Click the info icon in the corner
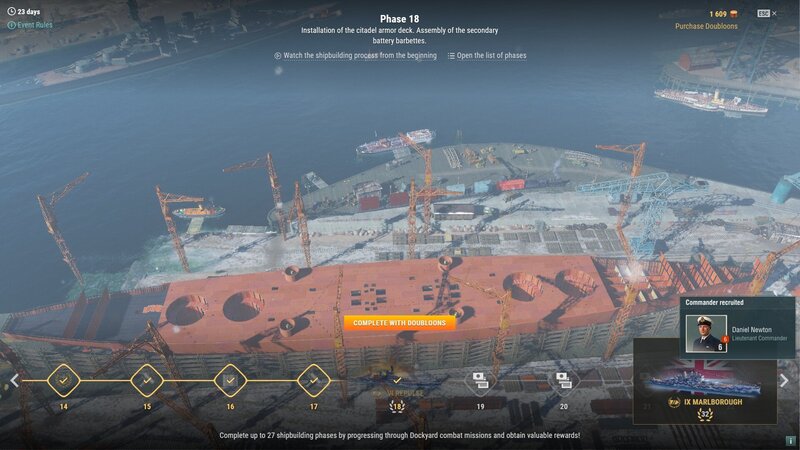This screenshot has height=450, width=800. pos(790,440)
